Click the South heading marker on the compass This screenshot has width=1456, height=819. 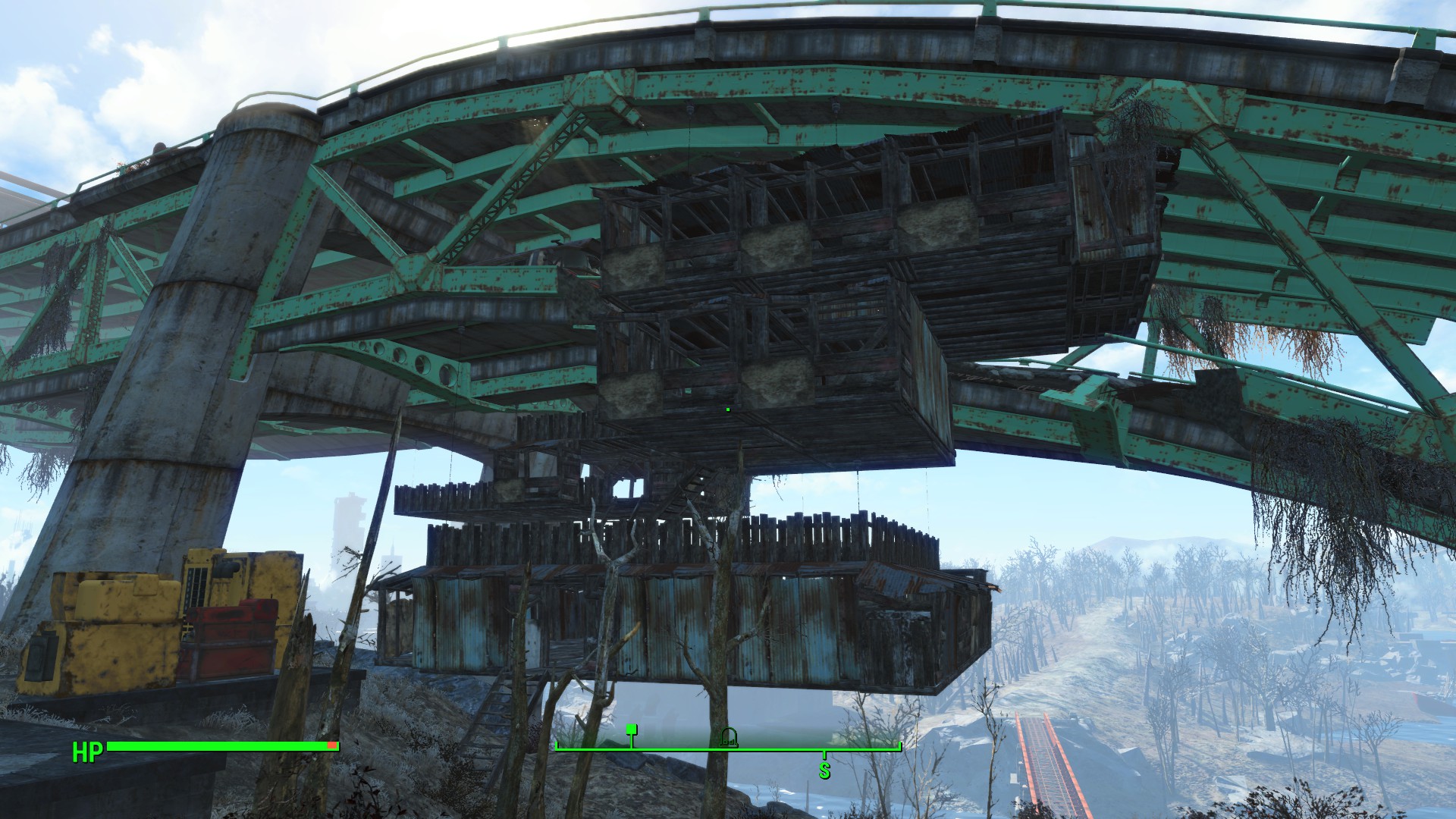pos(824,770)
